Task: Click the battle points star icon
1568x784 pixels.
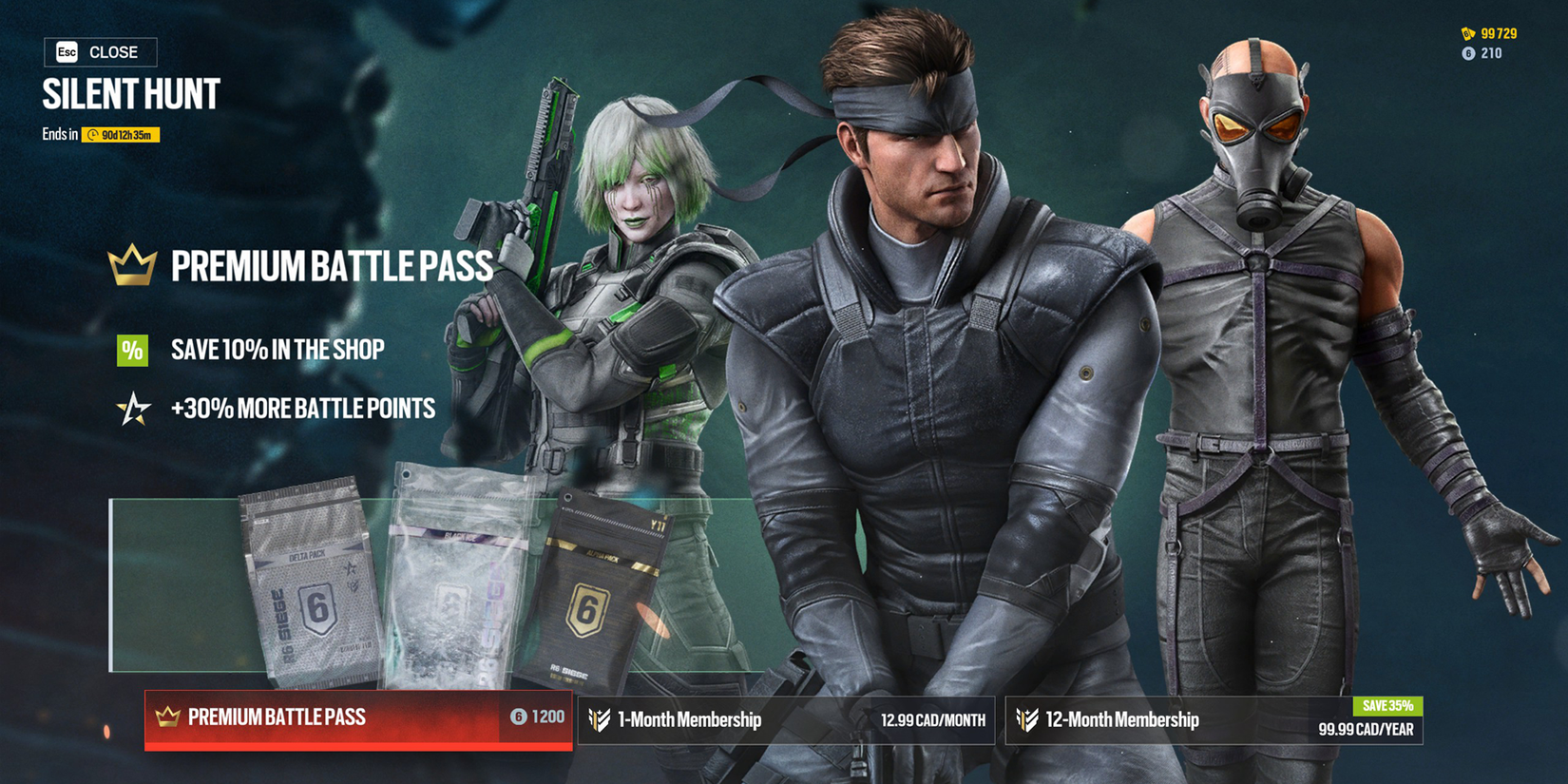Action: 132,409
